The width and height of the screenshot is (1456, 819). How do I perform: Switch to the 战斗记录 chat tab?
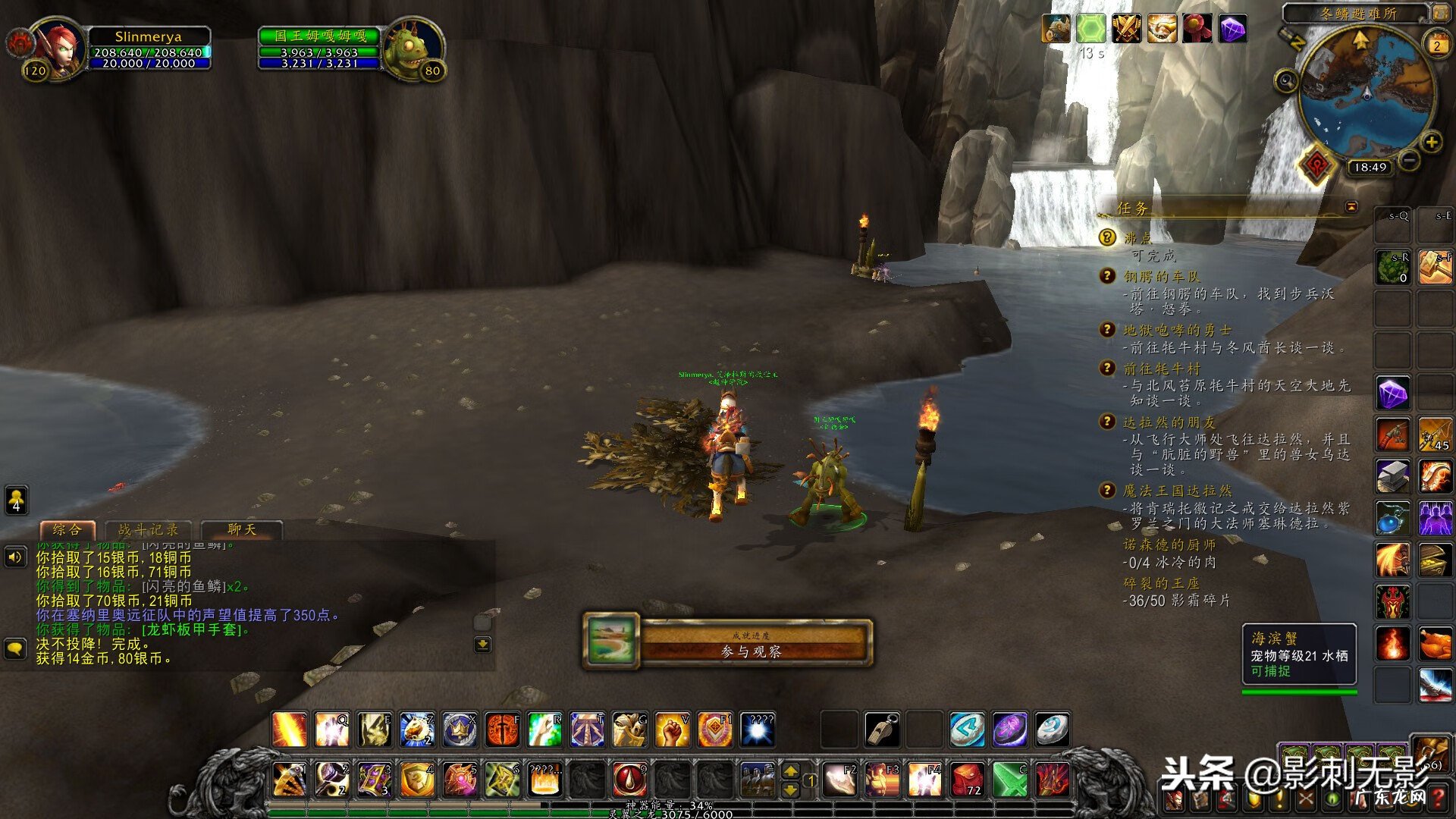click(x=148, y=530)
